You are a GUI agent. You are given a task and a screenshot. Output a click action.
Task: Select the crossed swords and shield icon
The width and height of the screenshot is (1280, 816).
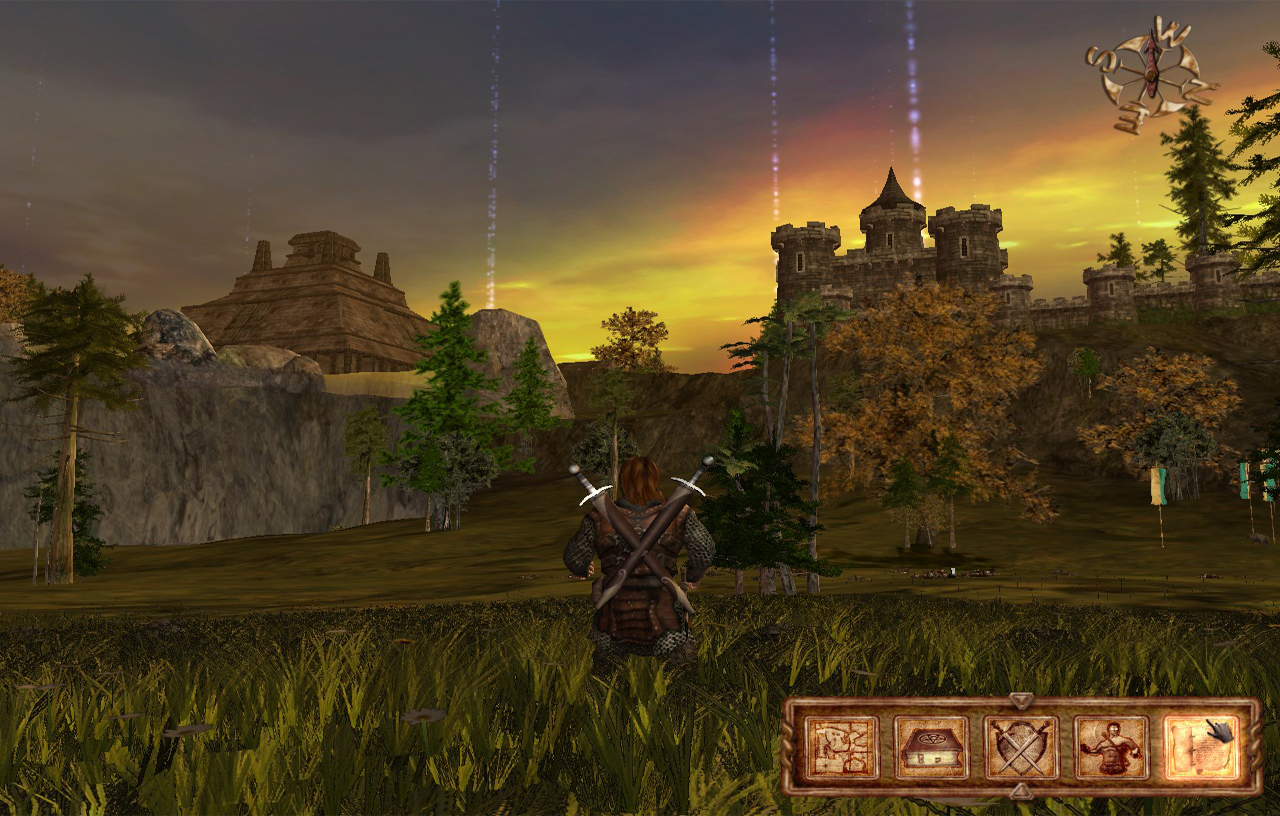point(1021,747)
